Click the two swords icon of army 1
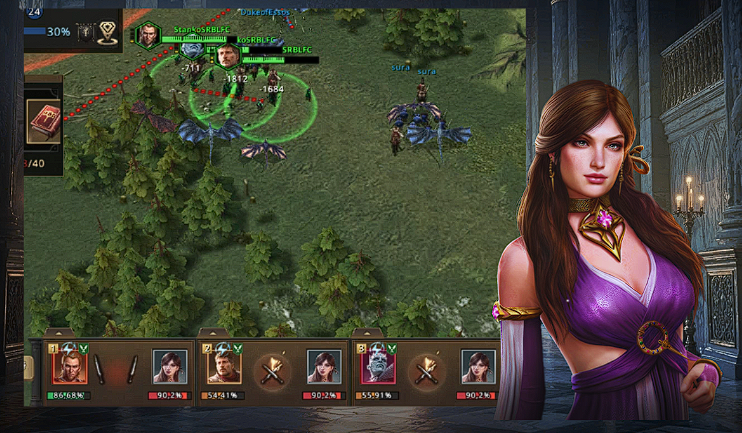 [117, 369]
